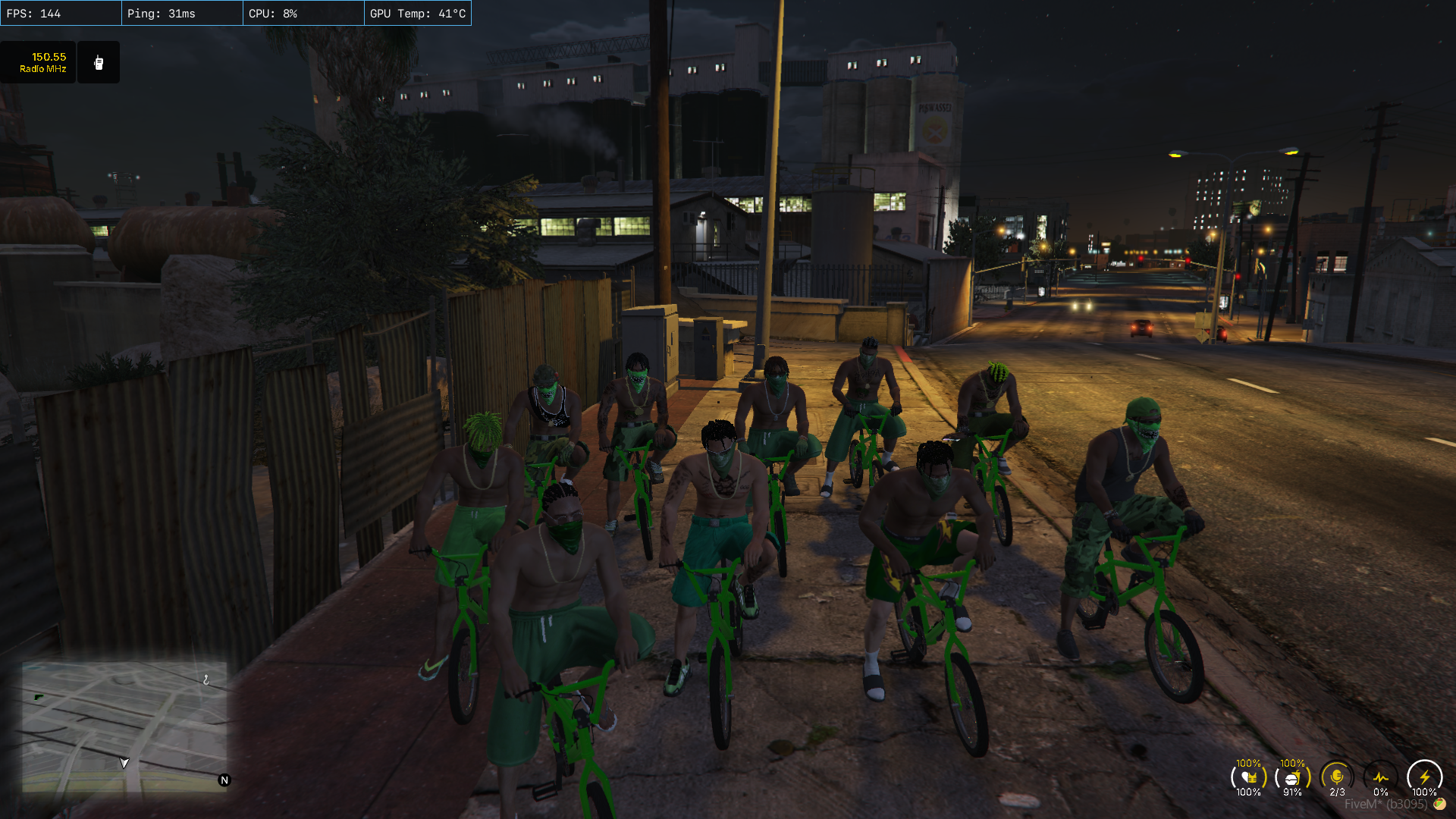Select the Ping: 31ms status tab
1456x819 pixels.
(182, 12)
